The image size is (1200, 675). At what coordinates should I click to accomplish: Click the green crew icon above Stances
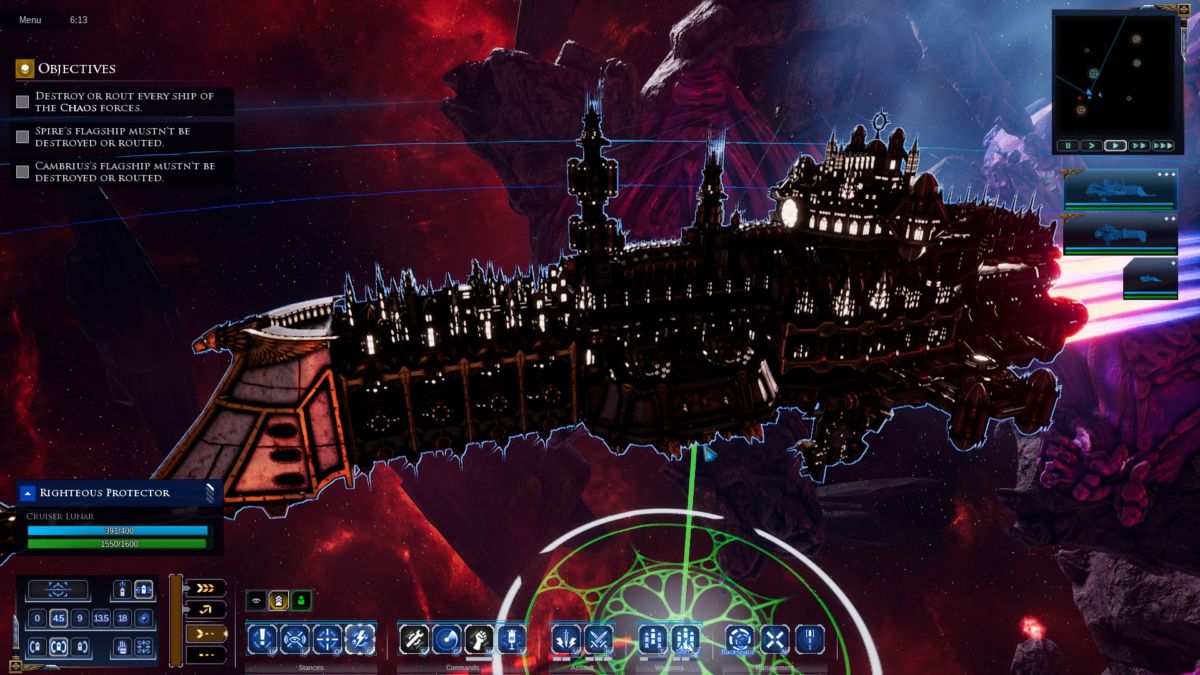click(x=300, y=601)
